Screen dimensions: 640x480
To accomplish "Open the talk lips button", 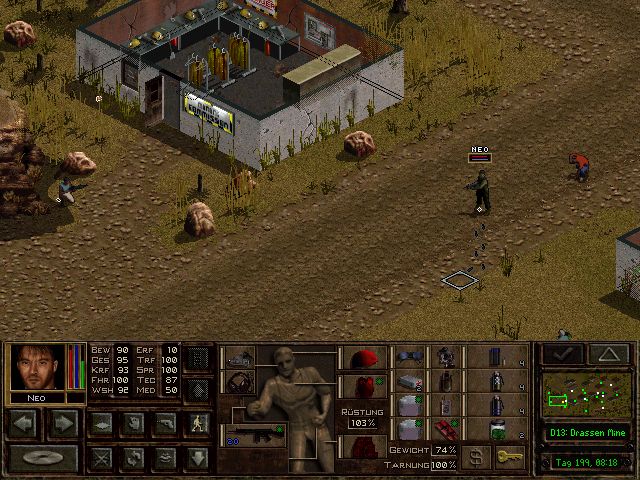I will [x=165, y=458].
